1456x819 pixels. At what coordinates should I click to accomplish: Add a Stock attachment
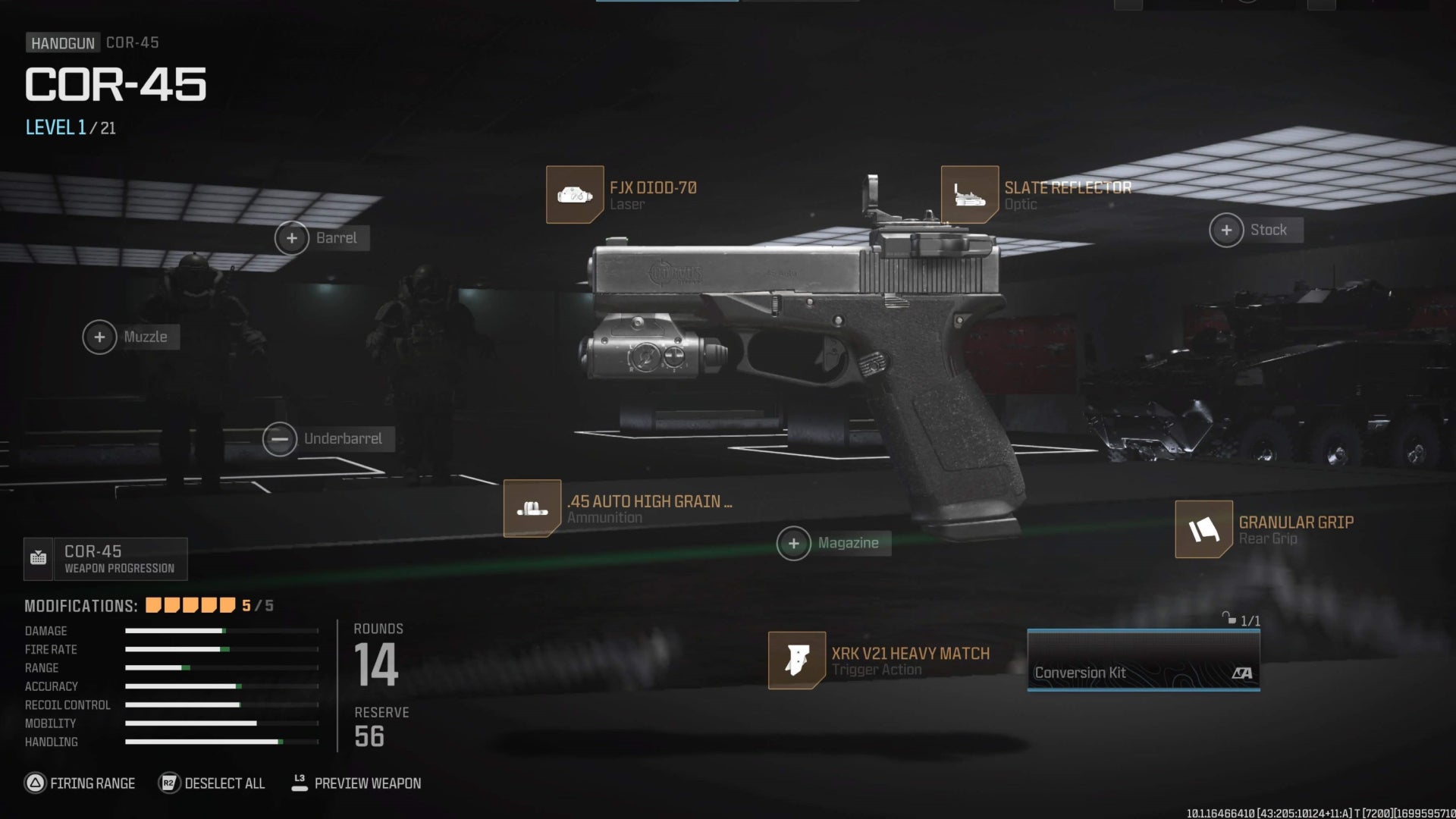pos(1226,231)
